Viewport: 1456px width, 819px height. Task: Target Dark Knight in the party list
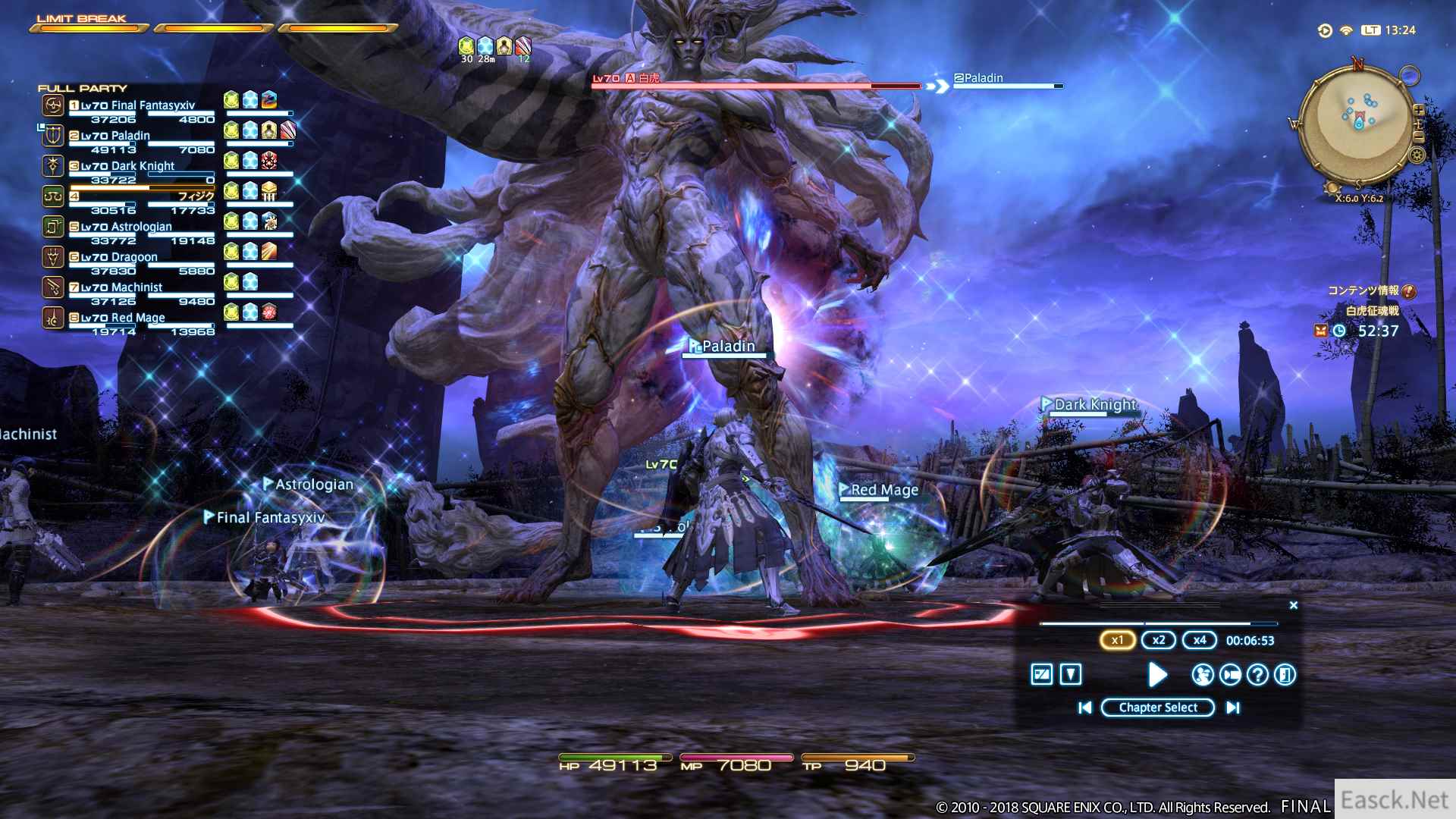[x=142, y=166]
